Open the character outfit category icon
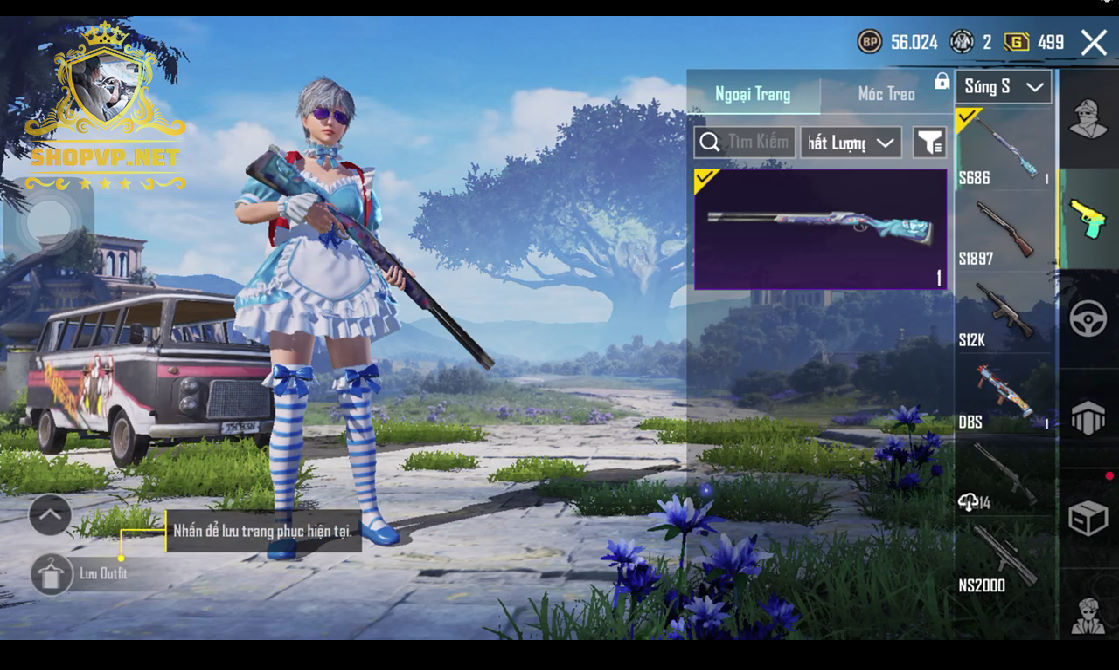1119x670 pixels. pyautogui.click(x=1088, y=118)
